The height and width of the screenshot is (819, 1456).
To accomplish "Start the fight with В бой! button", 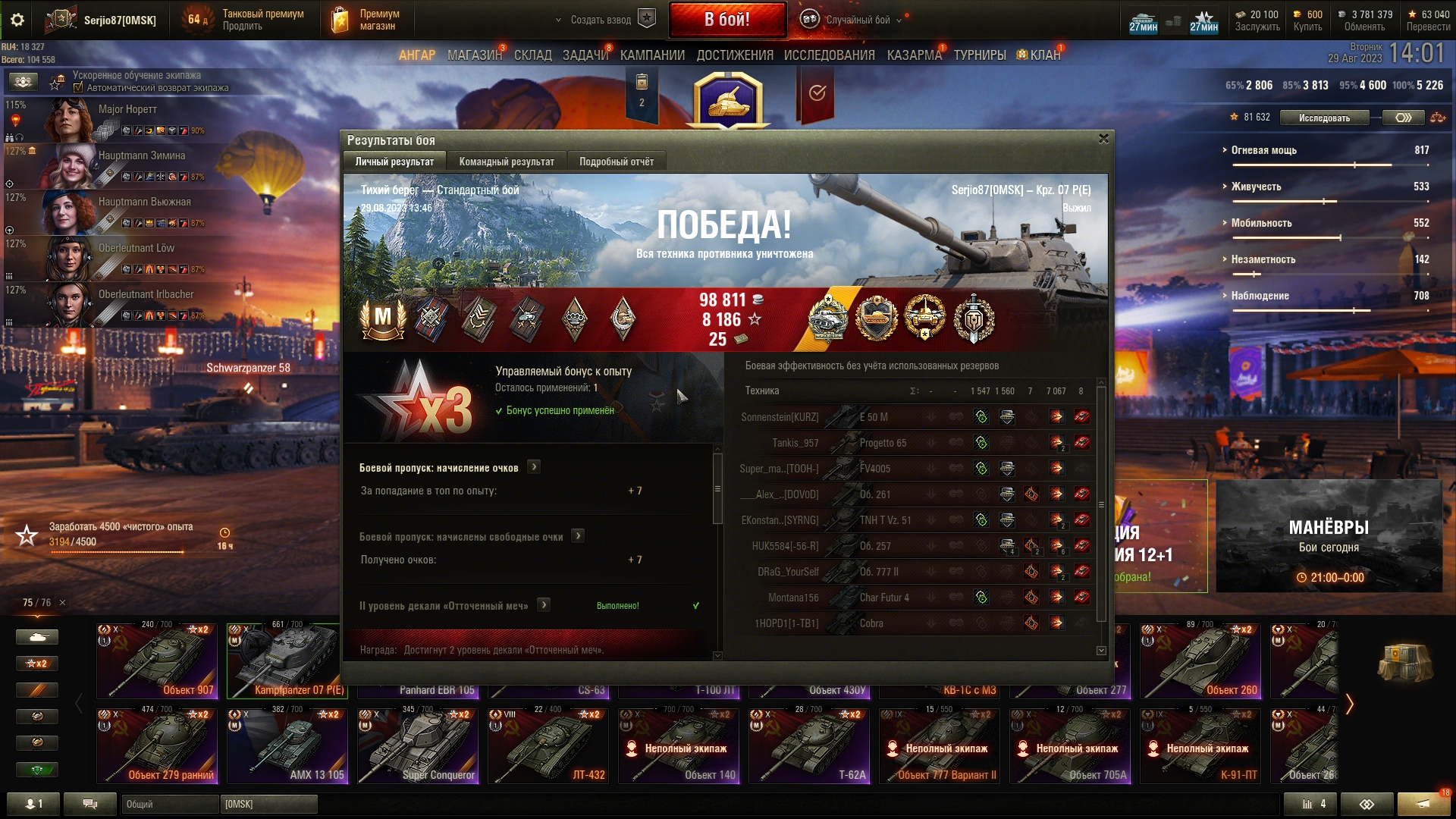I will tap(726, 20).
